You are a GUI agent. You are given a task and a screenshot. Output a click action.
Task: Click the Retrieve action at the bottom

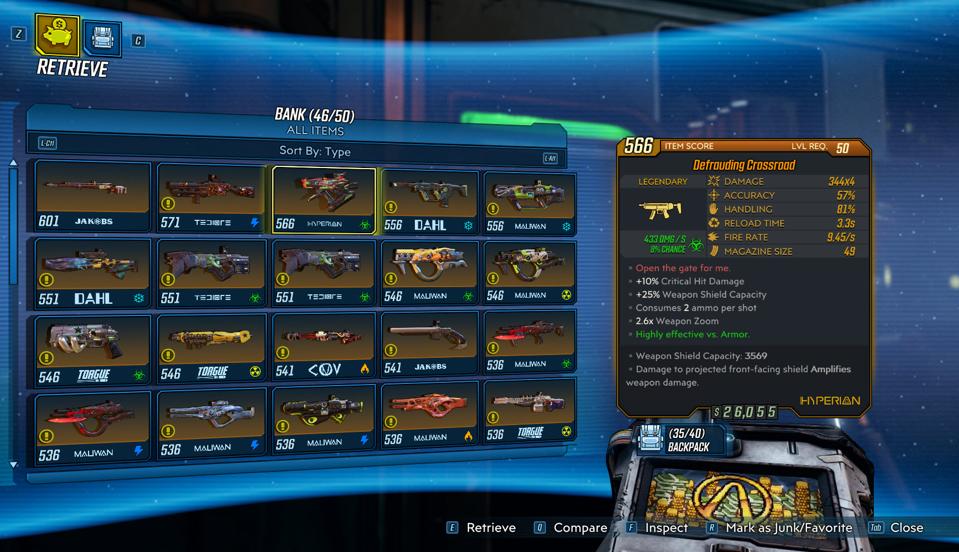click(481, 528)
